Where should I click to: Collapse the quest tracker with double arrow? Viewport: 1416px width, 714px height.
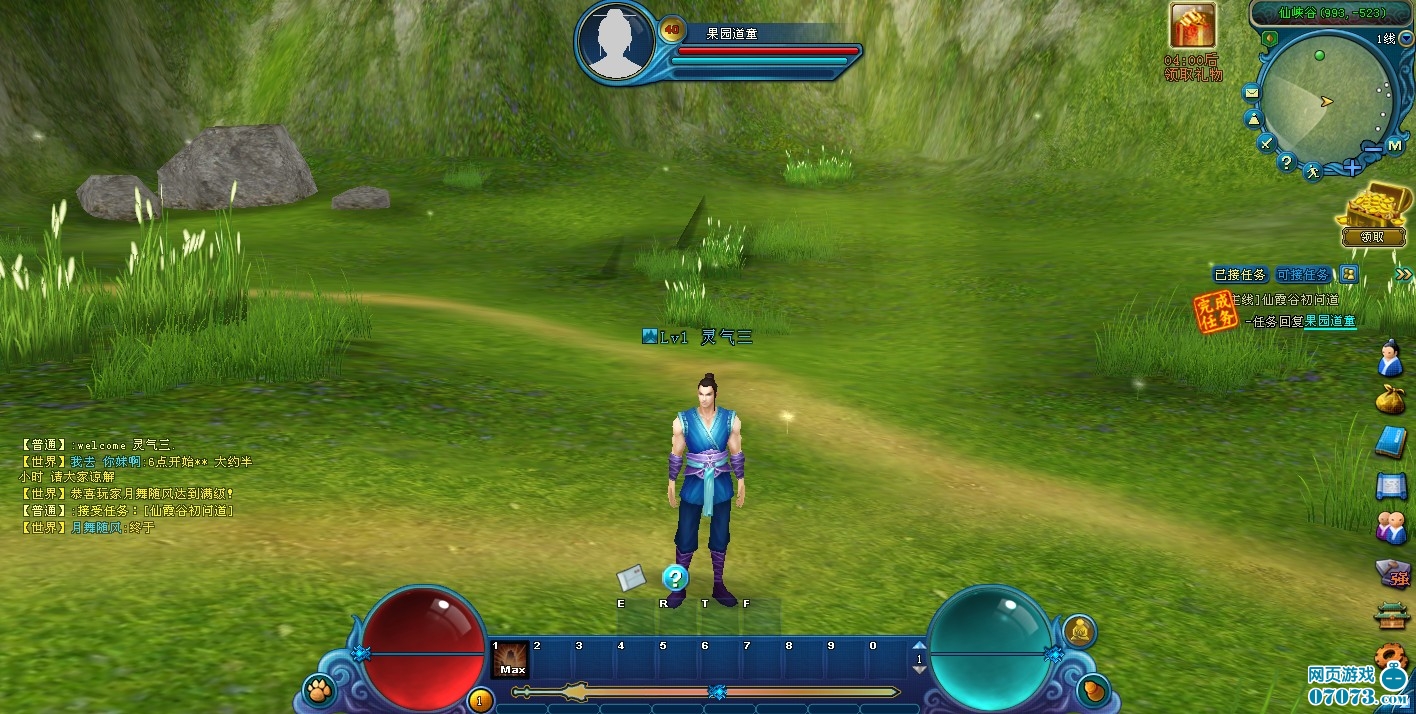1403,274
